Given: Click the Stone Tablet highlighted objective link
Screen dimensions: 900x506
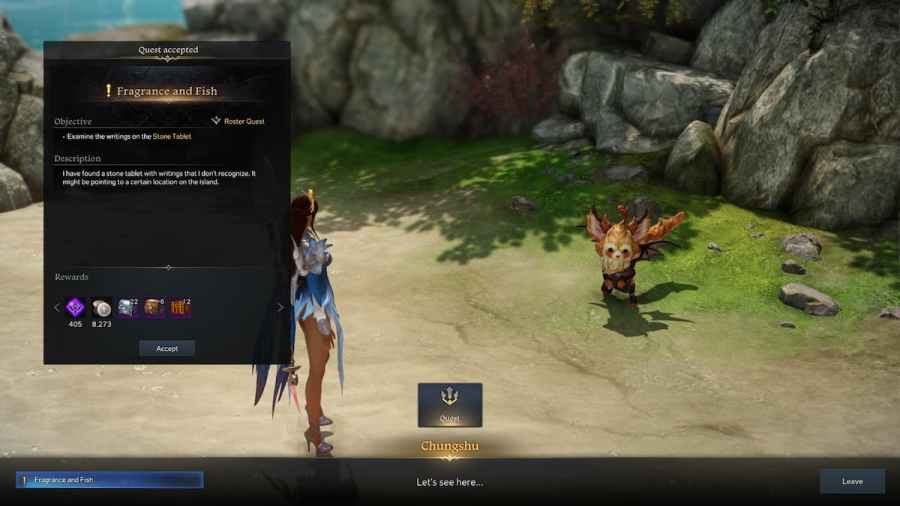Looking at the screenshot, I should [x=171, y=136].
